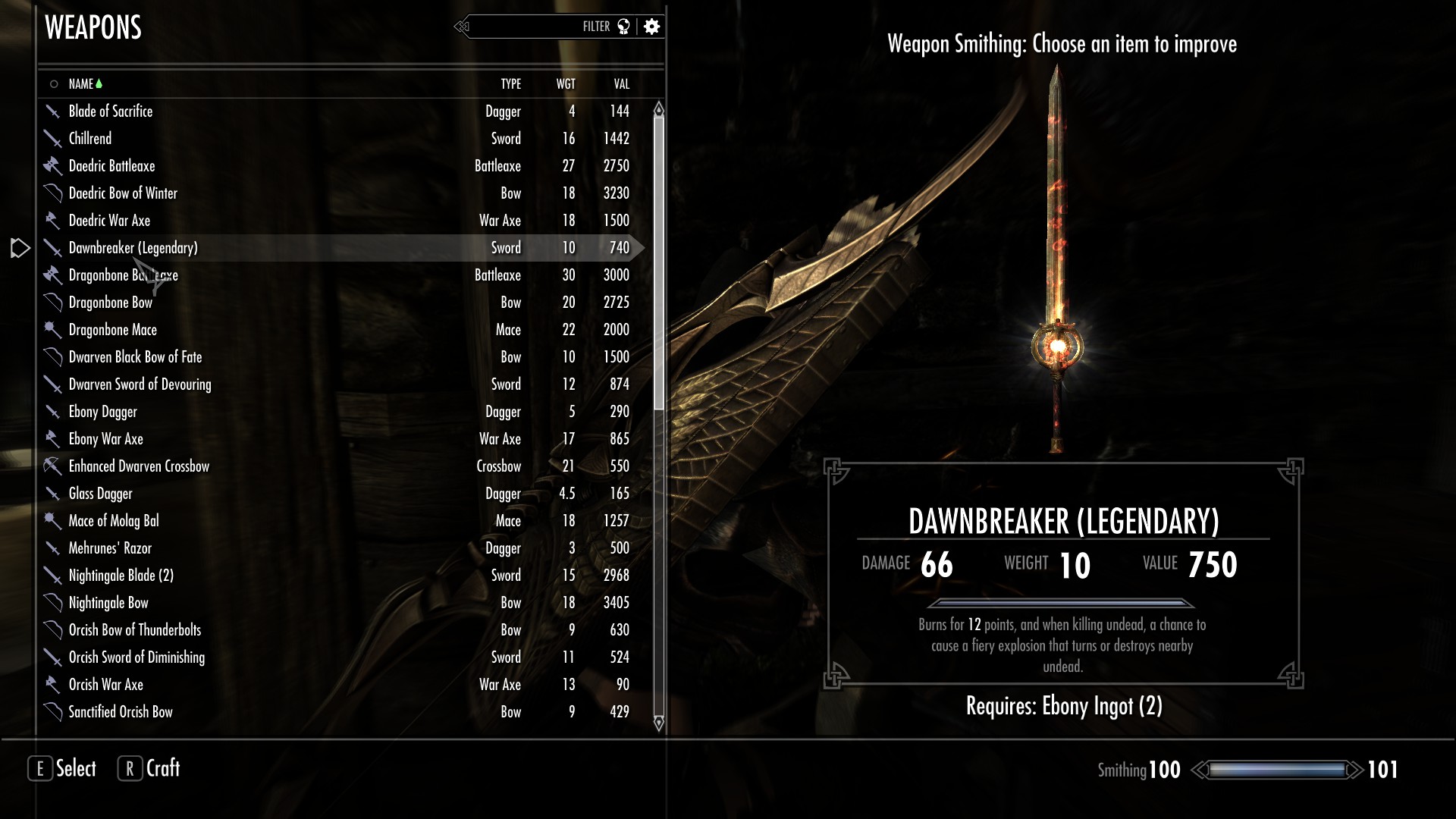1456x819 pixels.
Task: Select the Blade of Sacrifice dagger
Action: (111, 111)
